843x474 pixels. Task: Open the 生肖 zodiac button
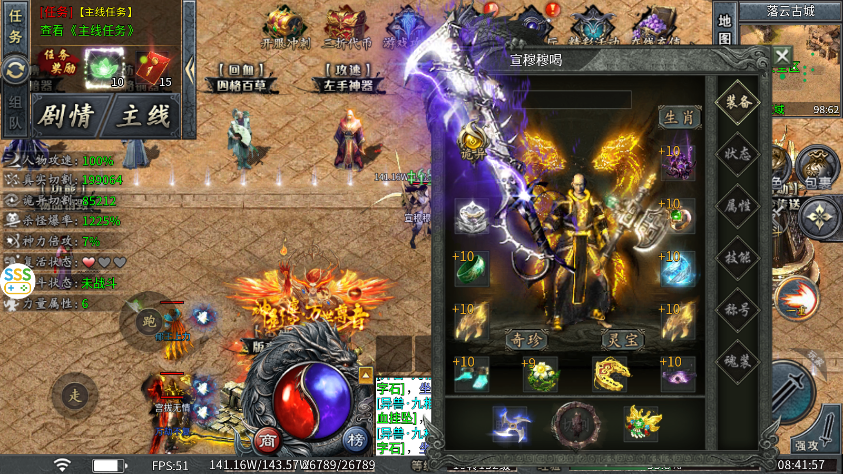pos(679,117)
